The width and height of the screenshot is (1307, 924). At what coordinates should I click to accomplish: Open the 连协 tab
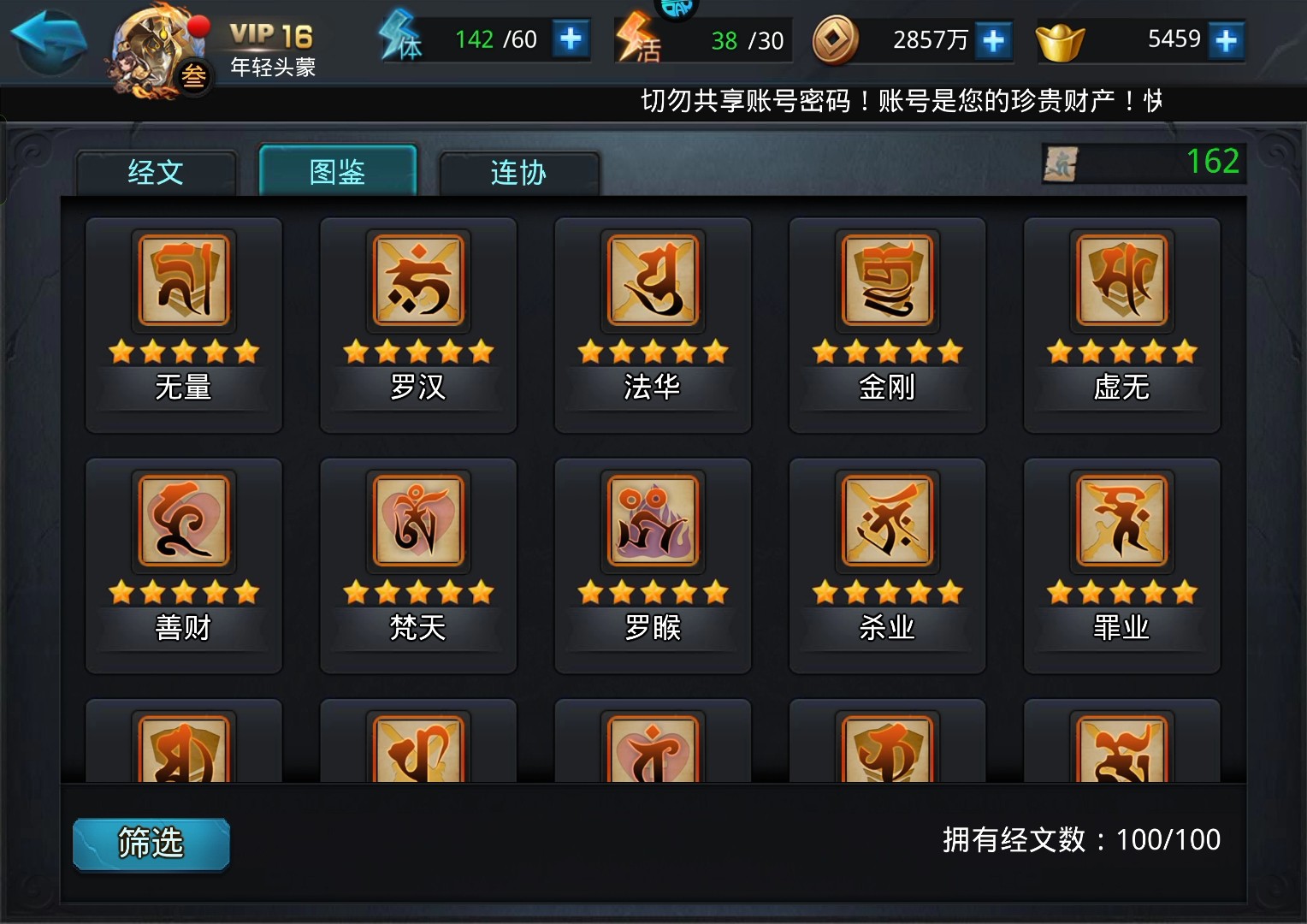pyautogui.click(x=519, y=171)
